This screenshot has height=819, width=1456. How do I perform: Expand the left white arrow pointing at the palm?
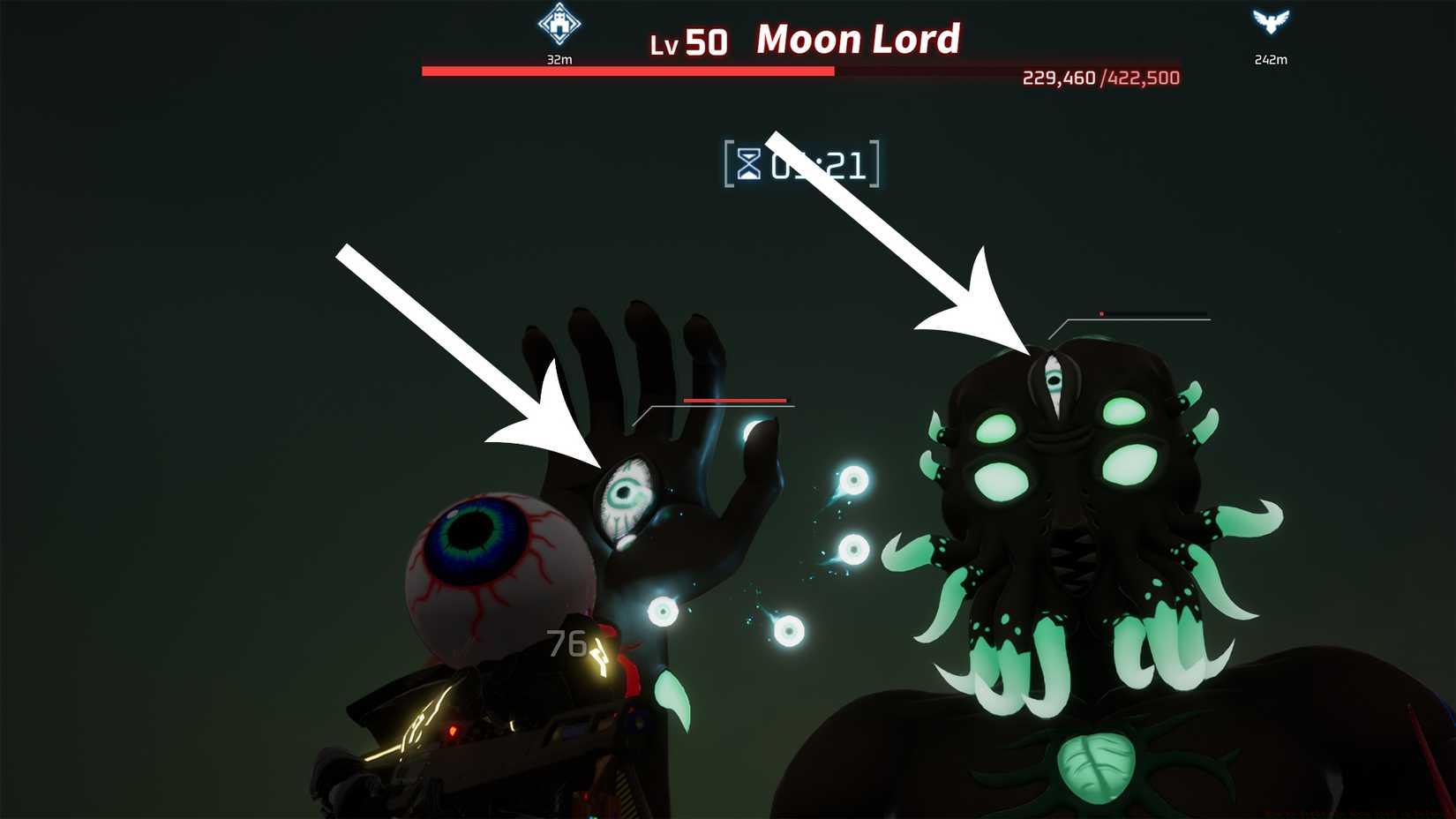click(459, 353)
